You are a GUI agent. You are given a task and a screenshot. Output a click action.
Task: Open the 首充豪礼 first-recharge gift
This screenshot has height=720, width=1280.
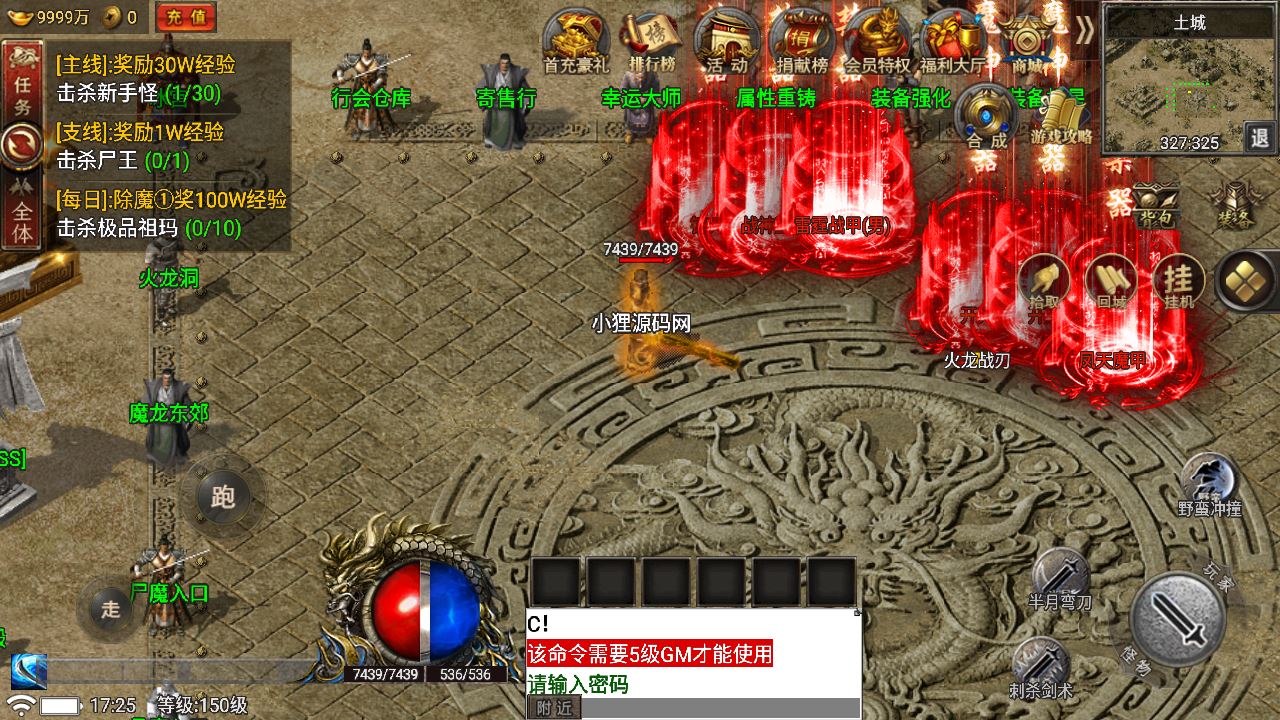click(x=576, y=40)
